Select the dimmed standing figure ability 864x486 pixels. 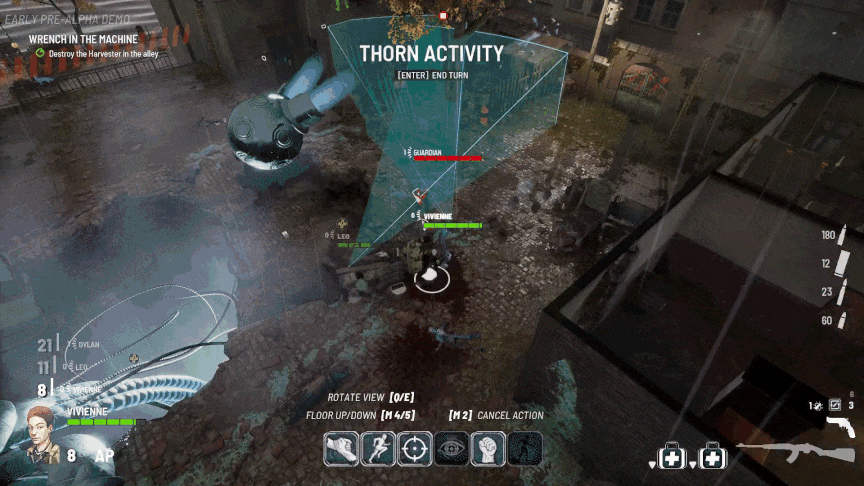tap(524, 449)
